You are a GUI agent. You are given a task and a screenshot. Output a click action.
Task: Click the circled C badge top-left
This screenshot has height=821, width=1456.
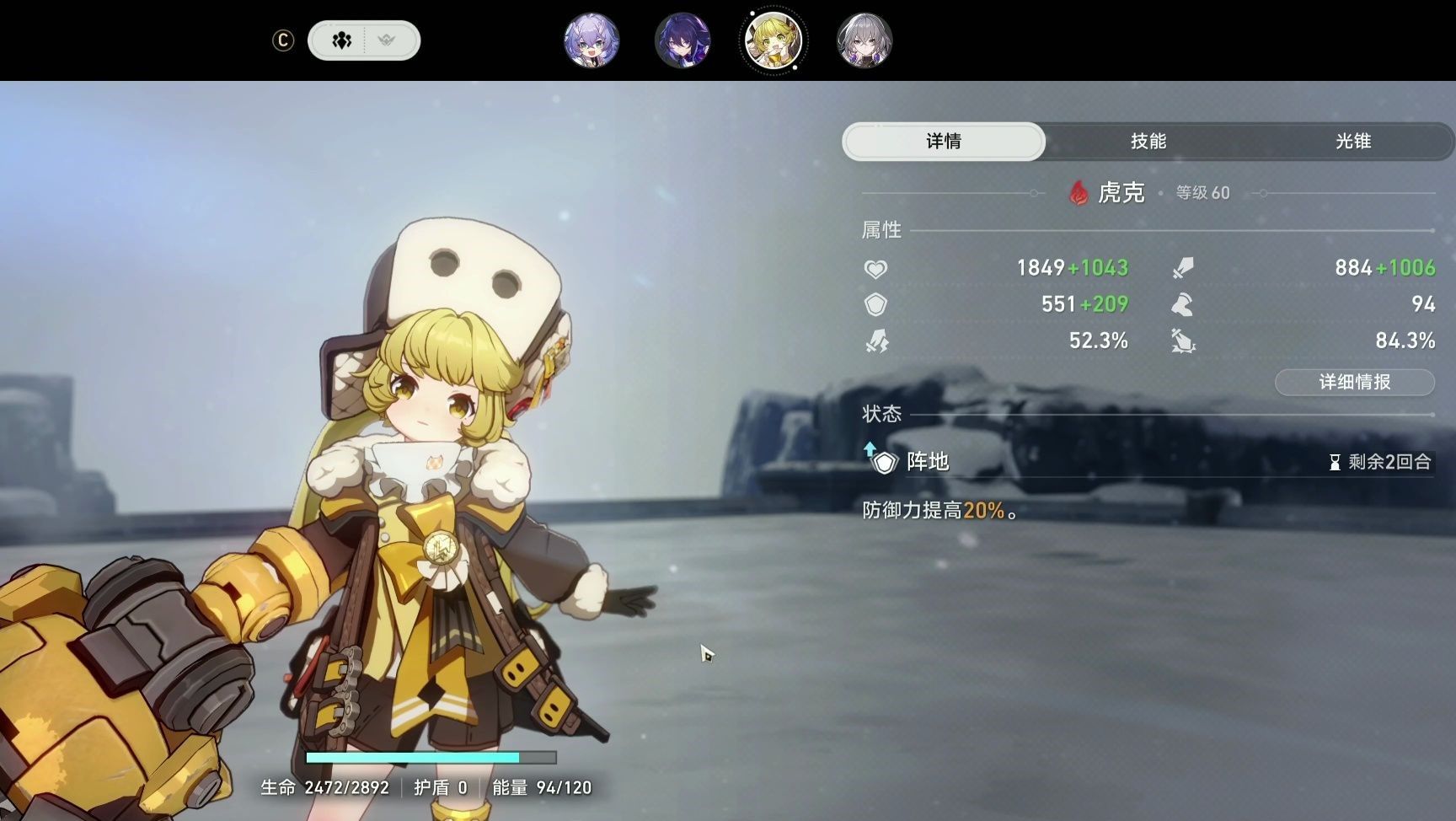283,40
